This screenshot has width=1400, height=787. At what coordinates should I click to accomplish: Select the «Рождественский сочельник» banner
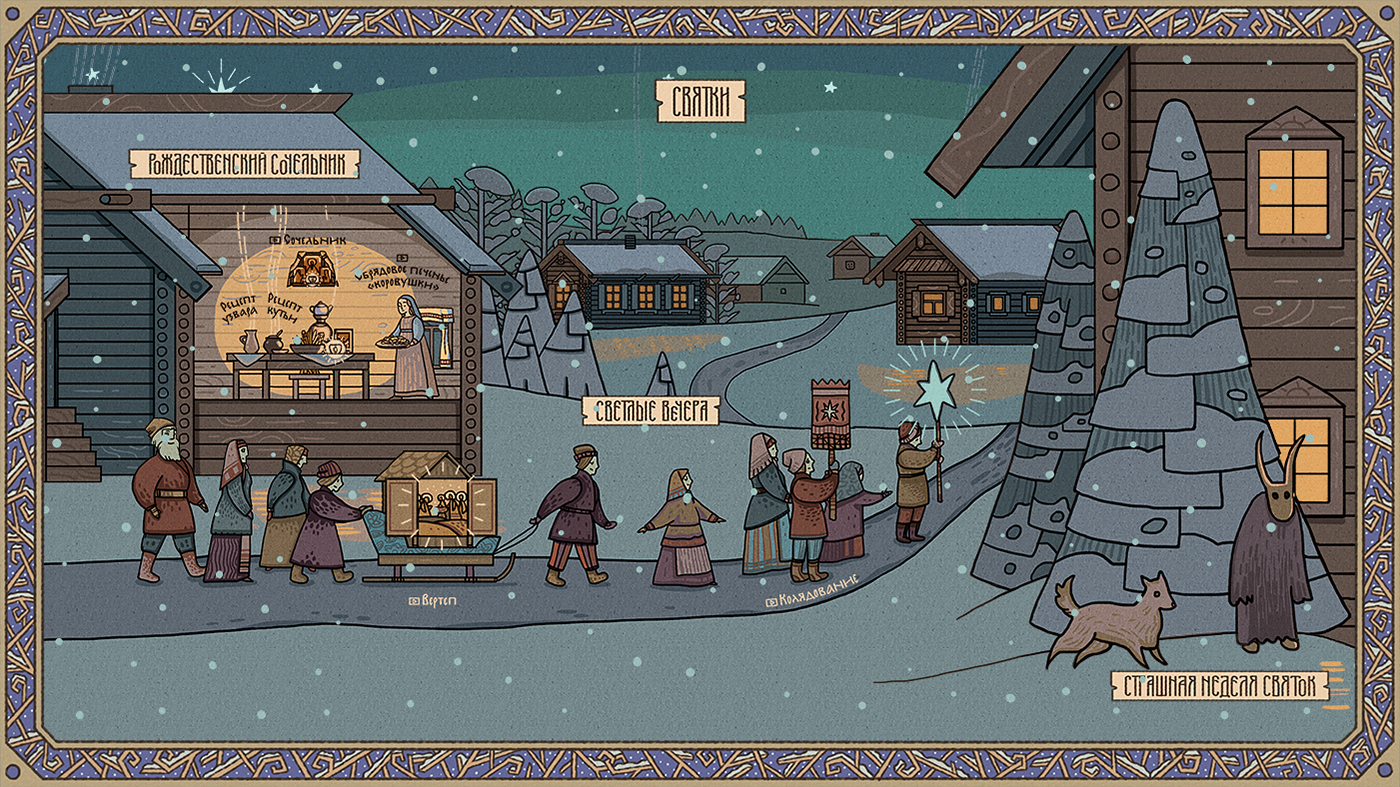point(245,164)
